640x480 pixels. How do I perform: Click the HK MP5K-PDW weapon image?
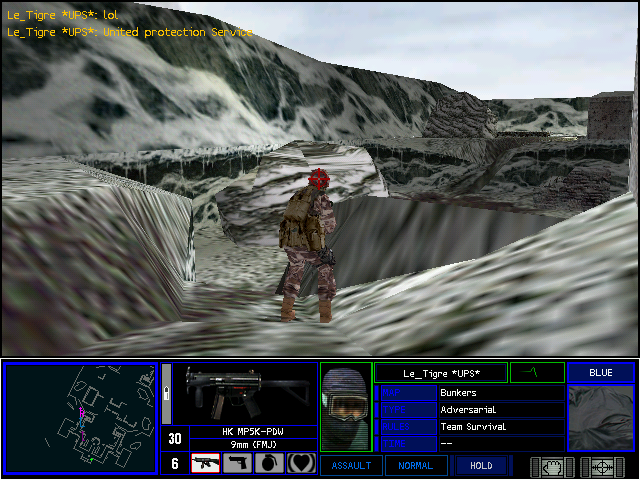[x=240, y=394]
